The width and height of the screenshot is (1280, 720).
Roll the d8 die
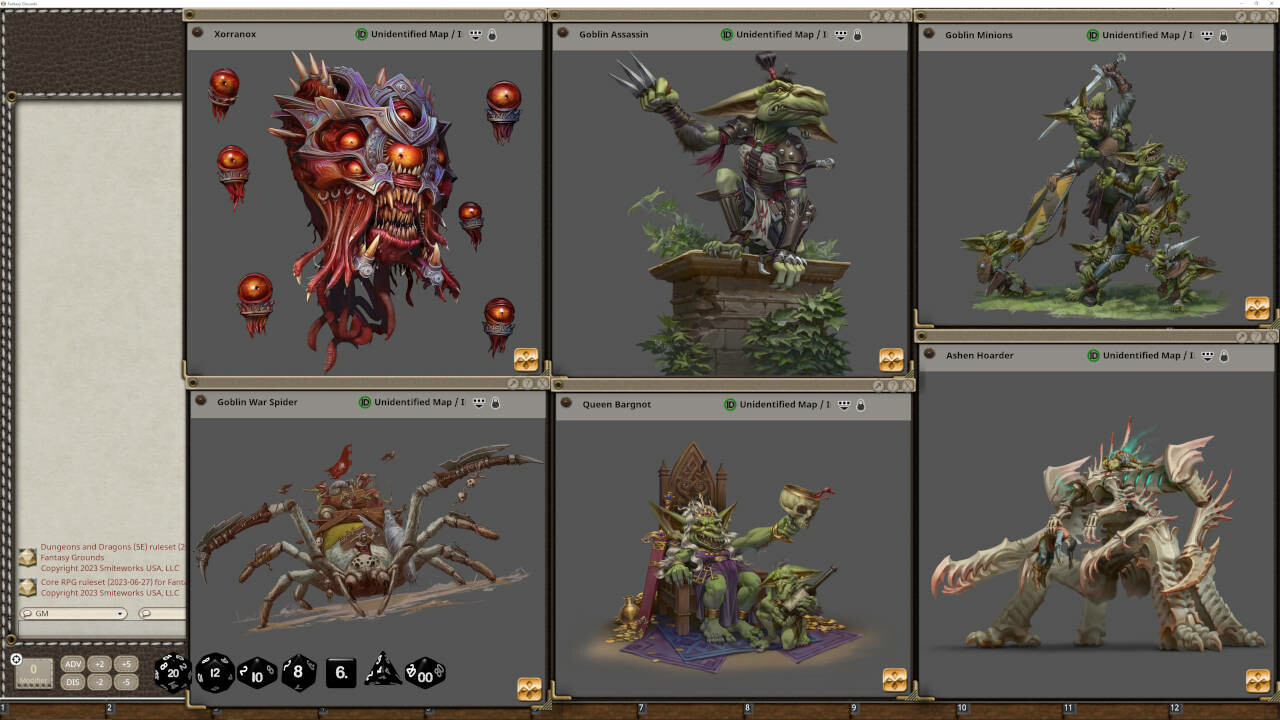(x=297, y=672)
